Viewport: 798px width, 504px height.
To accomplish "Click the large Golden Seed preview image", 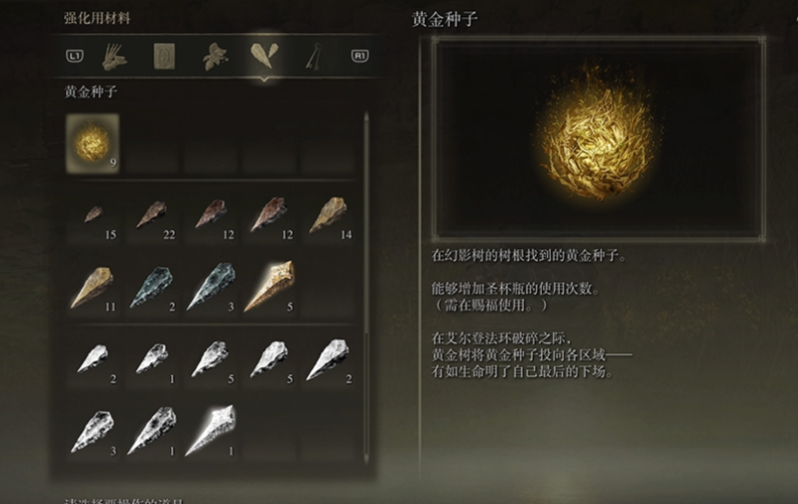I will (x=597, y=140).
